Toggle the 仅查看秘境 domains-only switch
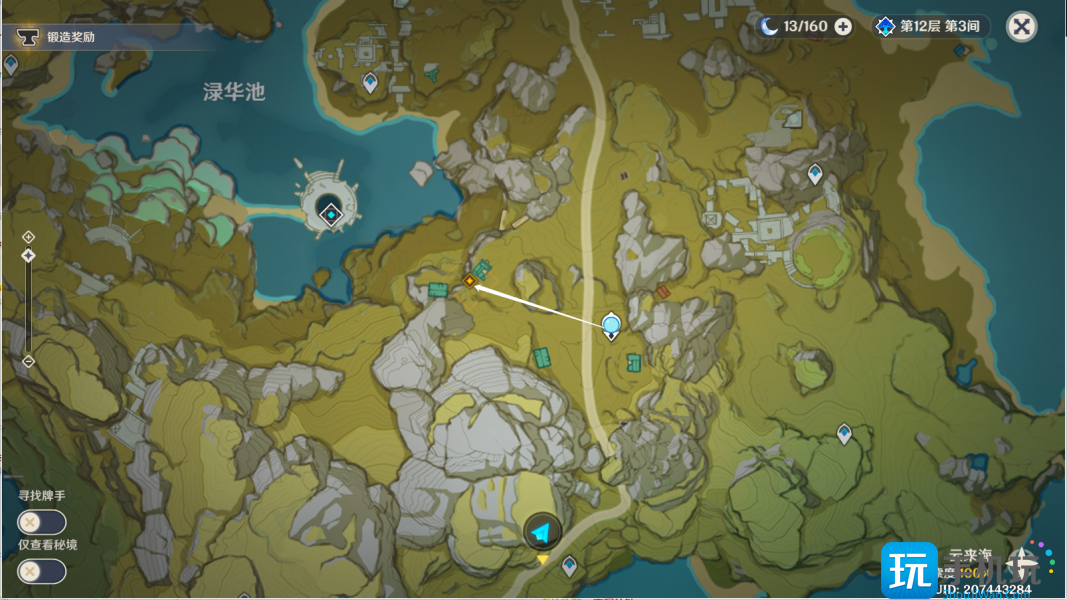This screenshot has height=600, width=1067. (x=41, y=571)
